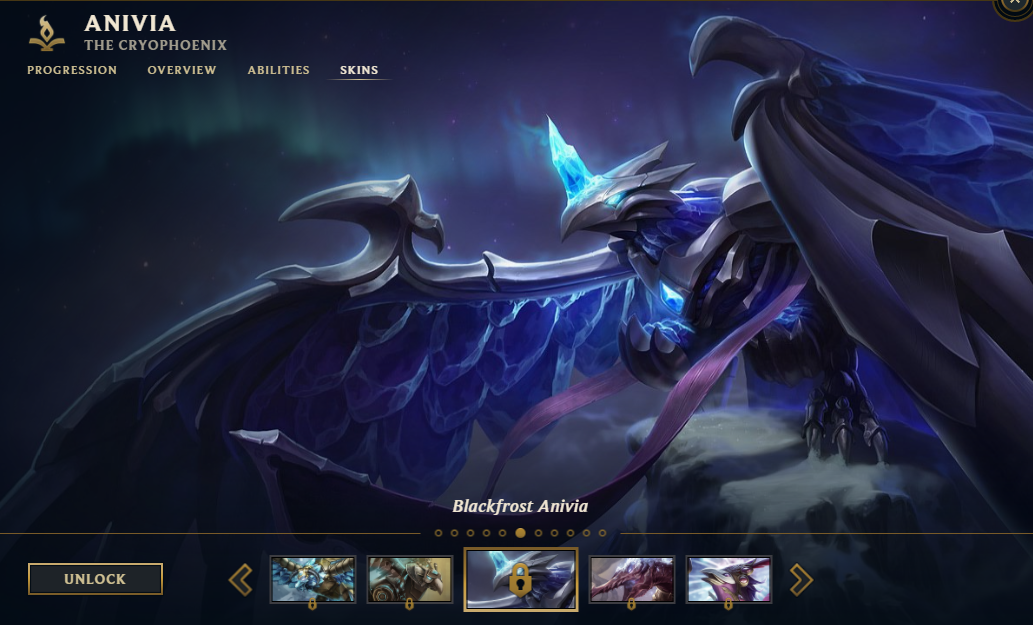This screenshot has width=1033, height=625.
Task: Pick the red dragon-like skin thumbnail
Action: (x=632, y=579)
